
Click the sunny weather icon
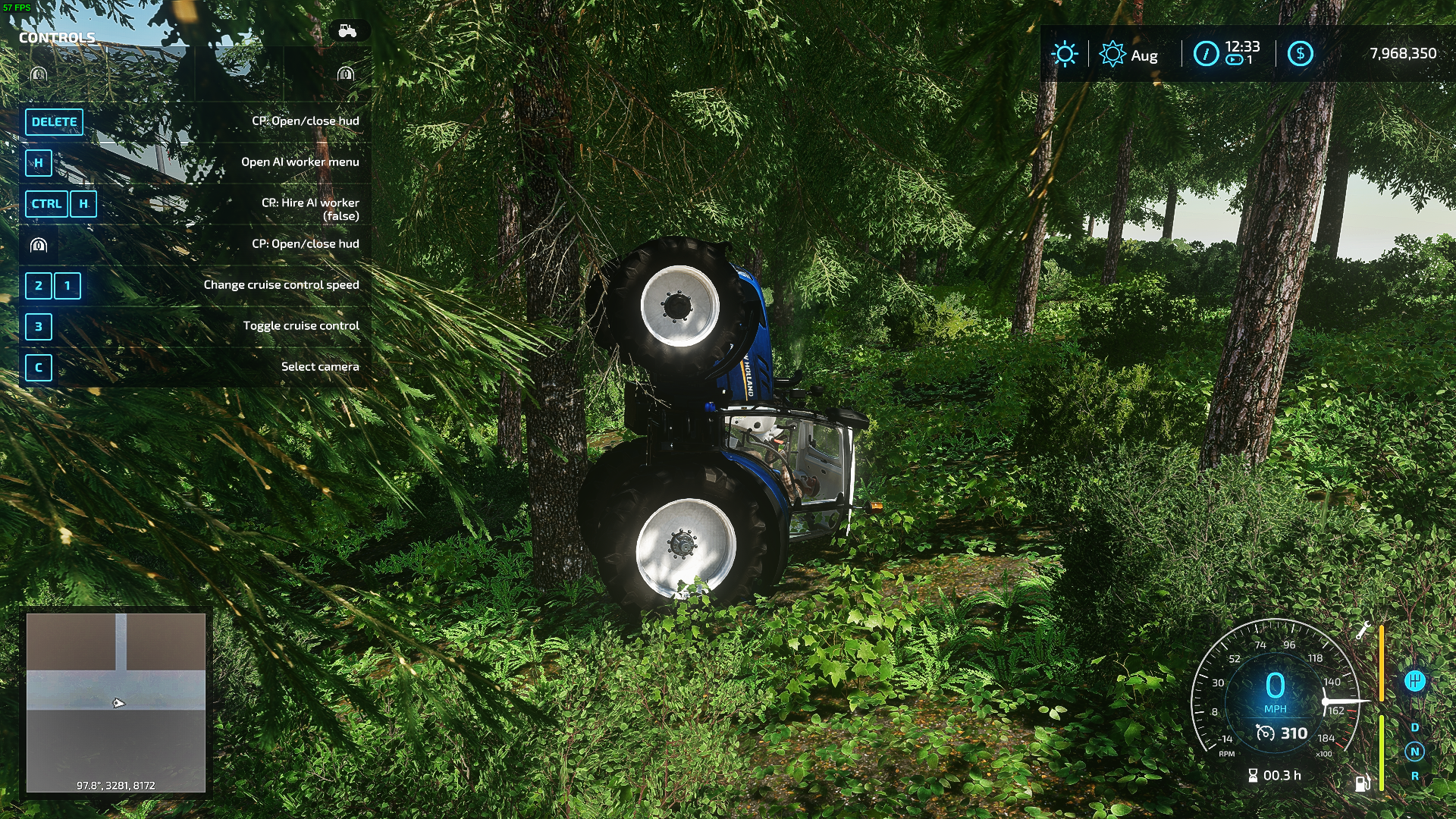1065,54
